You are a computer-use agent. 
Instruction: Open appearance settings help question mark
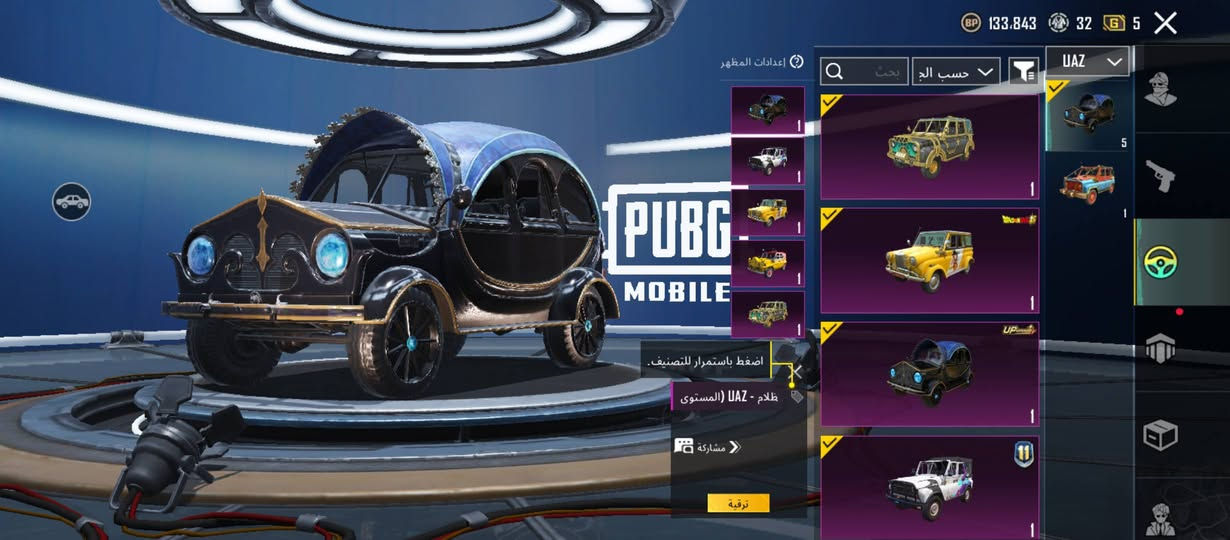pyautogui.click(x=797, y=62)
